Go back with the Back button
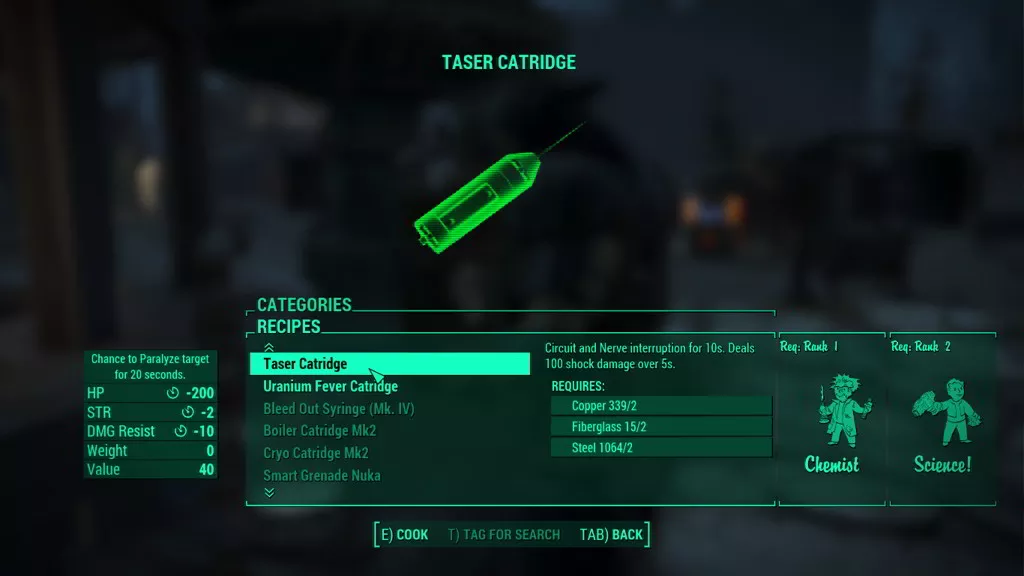Viewport: 1024px width, 576px height. pyautogui.click(x=611, y=534)
